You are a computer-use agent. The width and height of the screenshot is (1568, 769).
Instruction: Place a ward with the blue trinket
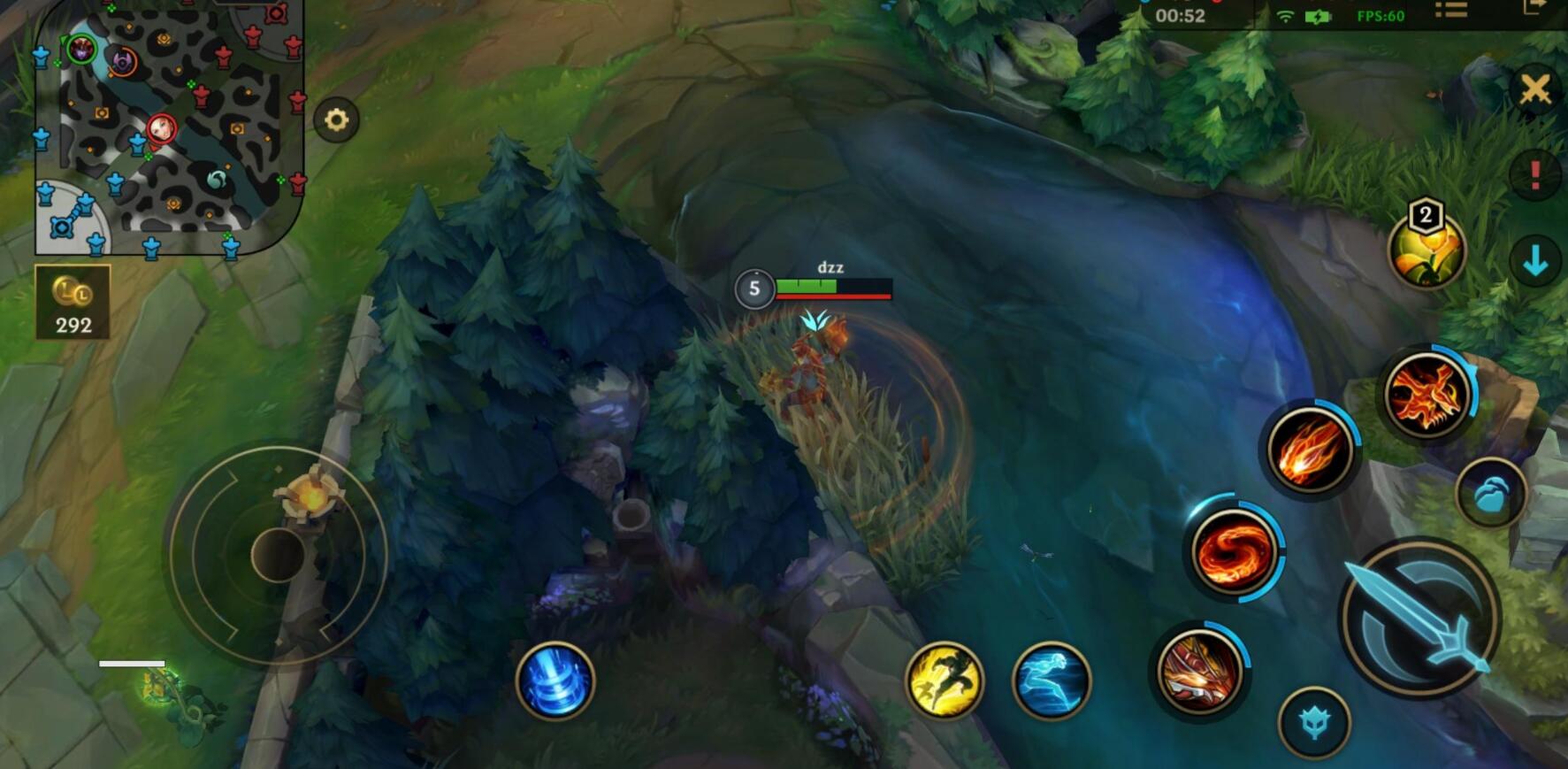tap(555, 680)
